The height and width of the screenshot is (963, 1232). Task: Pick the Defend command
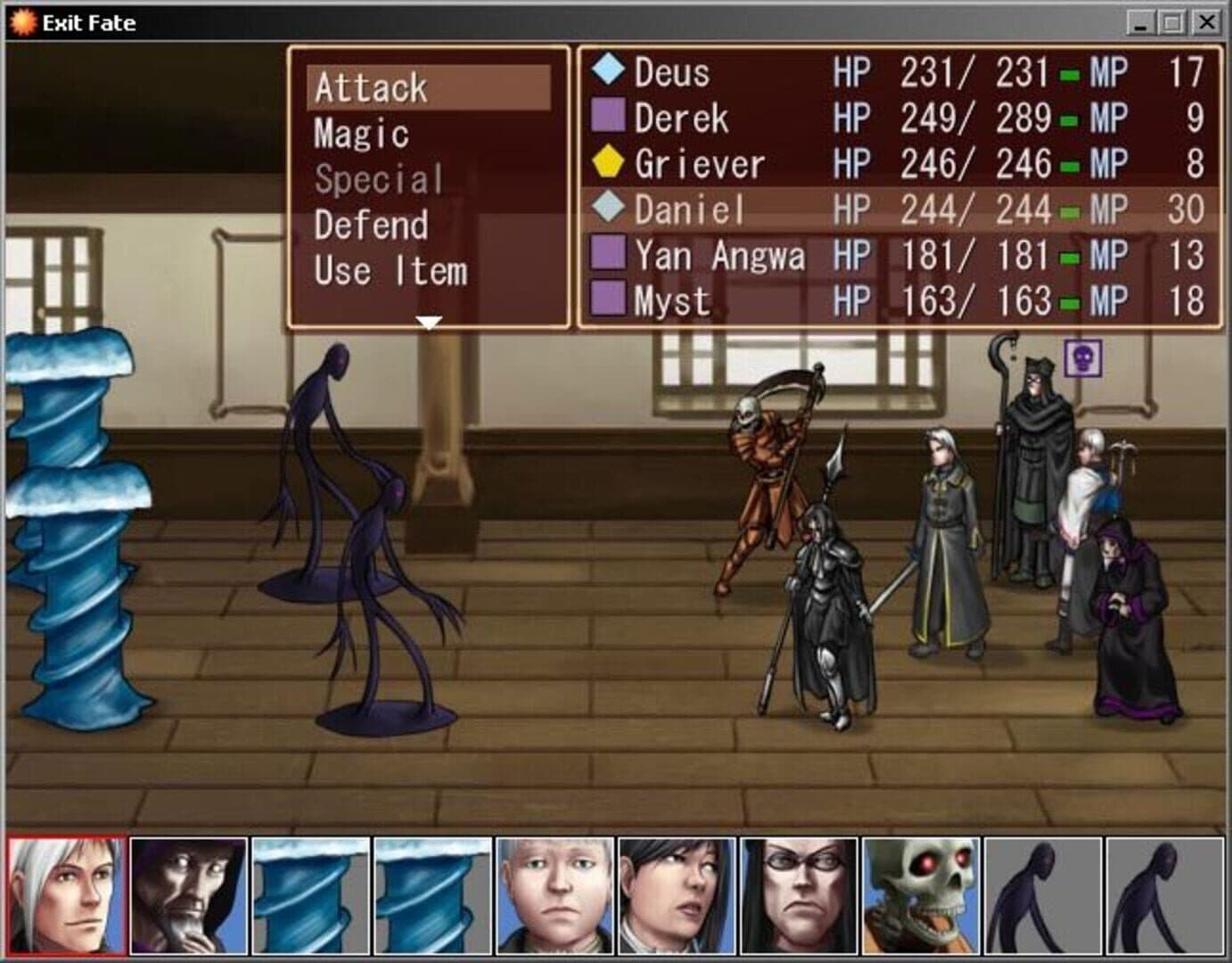tap(371, 226)
